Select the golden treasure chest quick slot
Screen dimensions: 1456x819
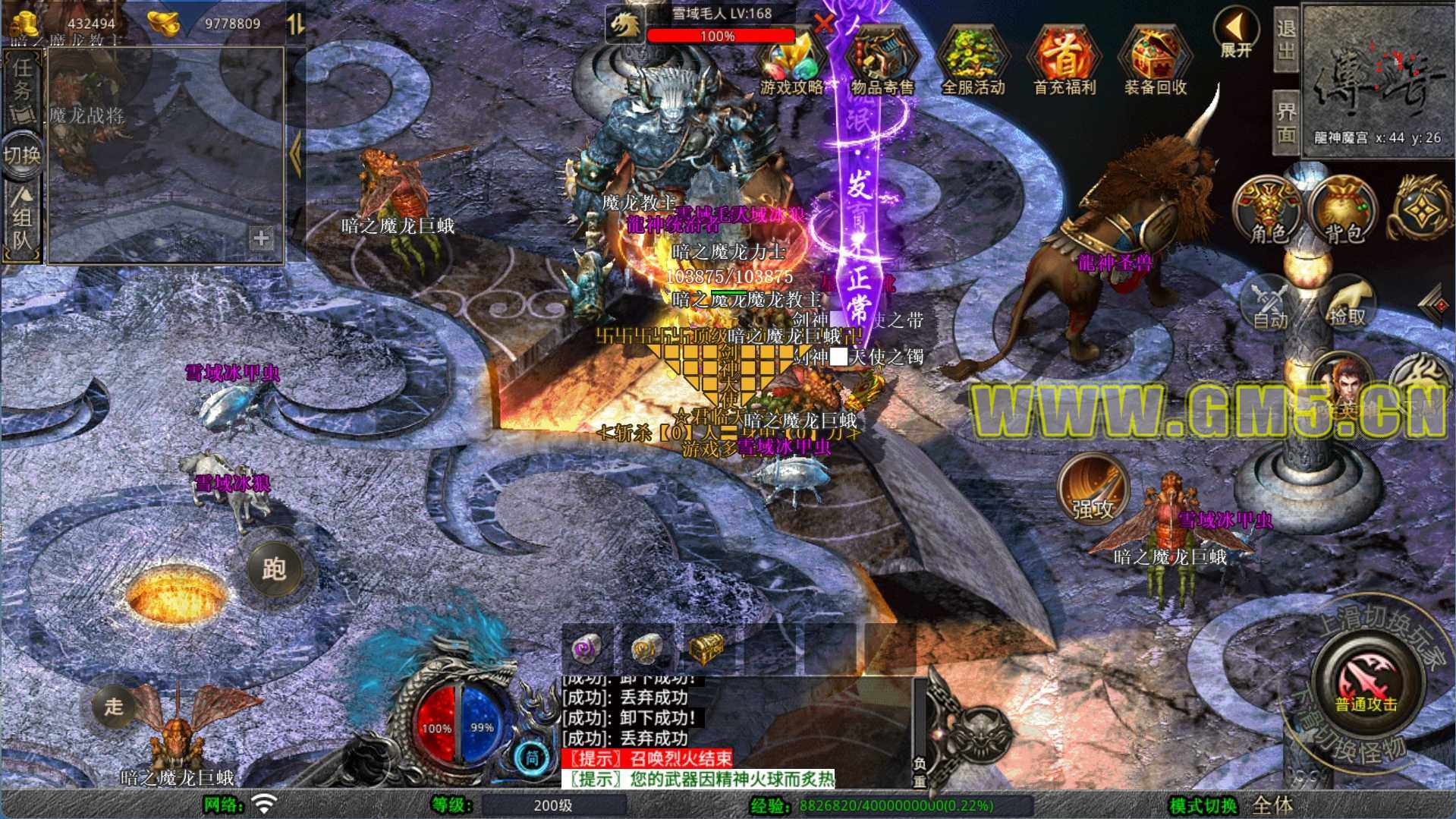coord(706,647)
